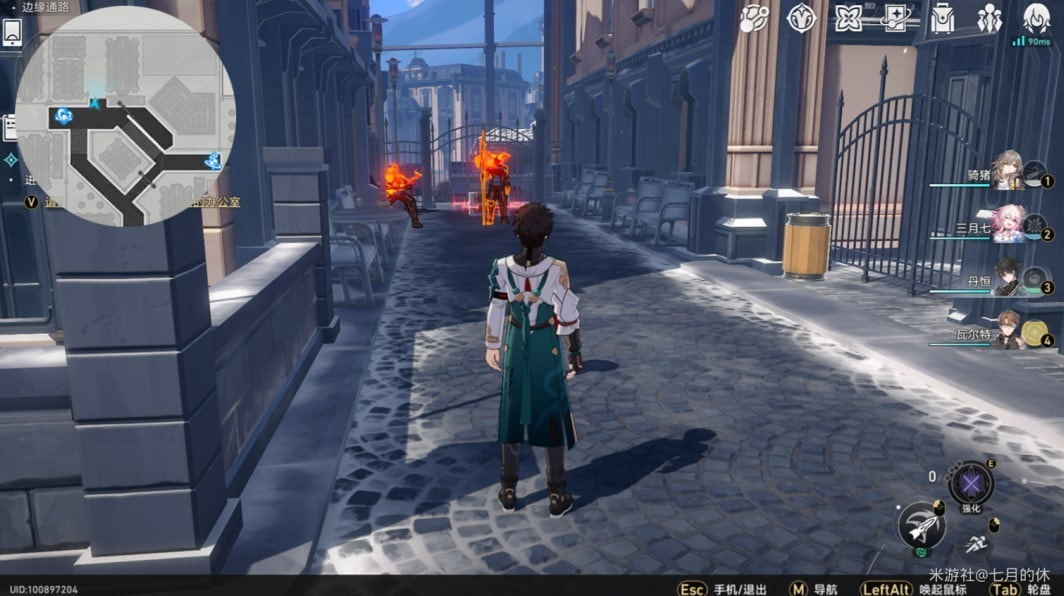Toggle the sprint running-figure icon
Image resolution: width=1064 pixels, height=596 pixels.
coord(977,545)
